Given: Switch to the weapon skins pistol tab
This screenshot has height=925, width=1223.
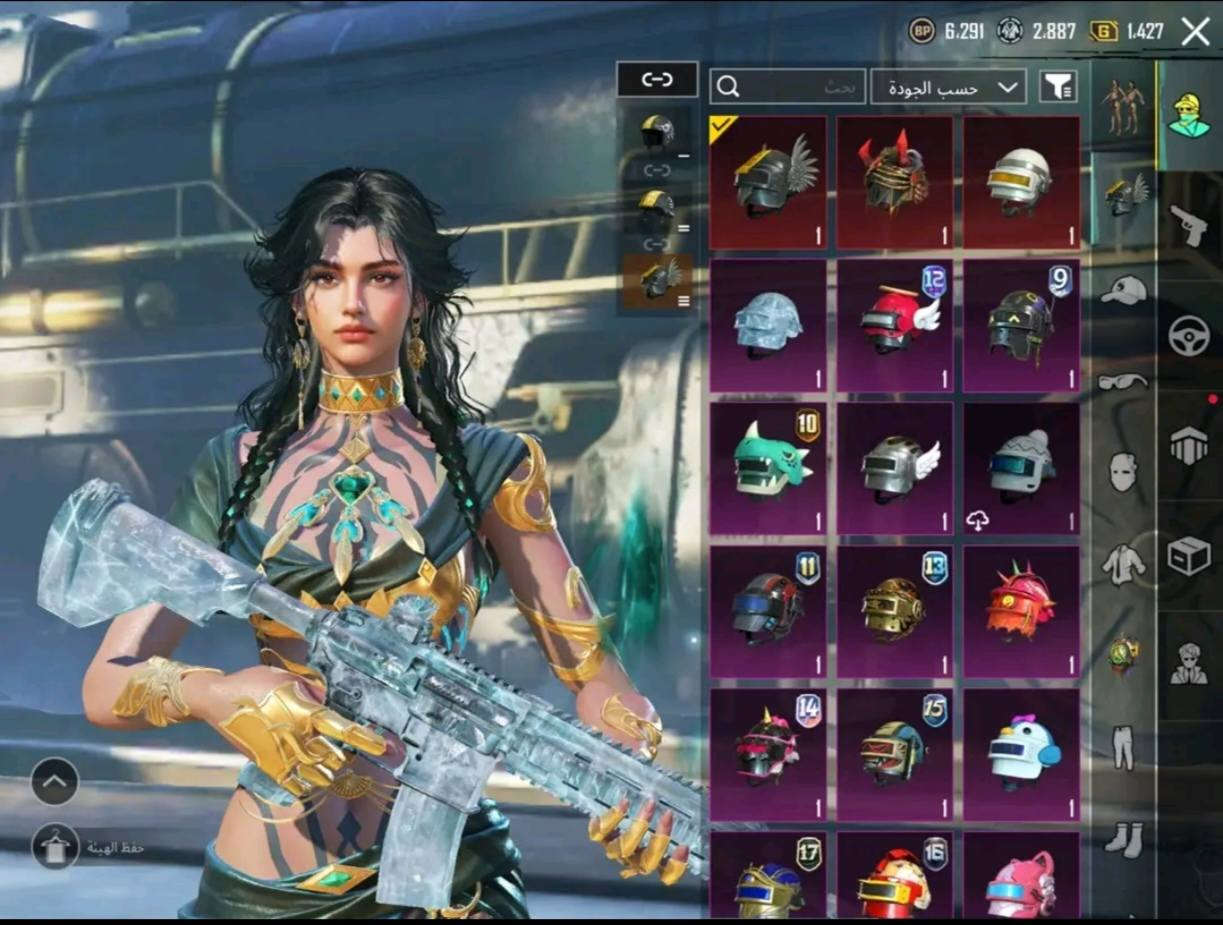Looking at the screenshot, I should point(1189,226).
